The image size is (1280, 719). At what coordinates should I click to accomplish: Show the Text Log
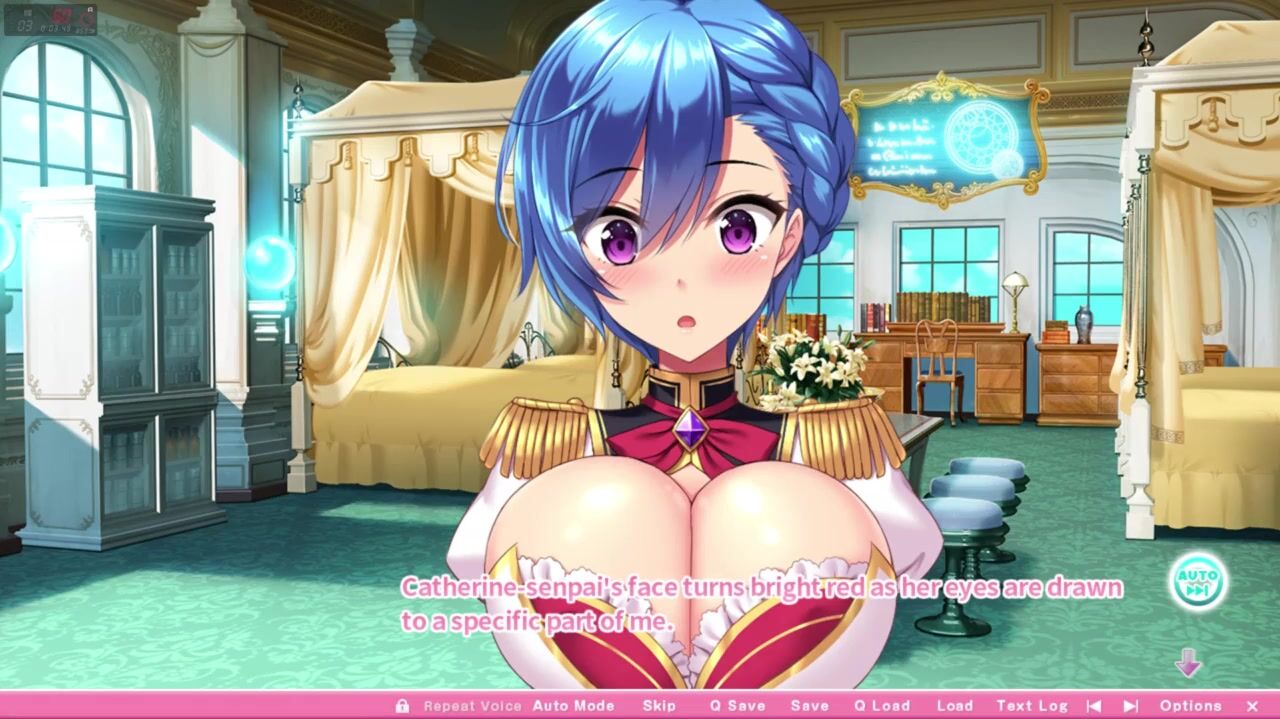tap(1032, 706)
